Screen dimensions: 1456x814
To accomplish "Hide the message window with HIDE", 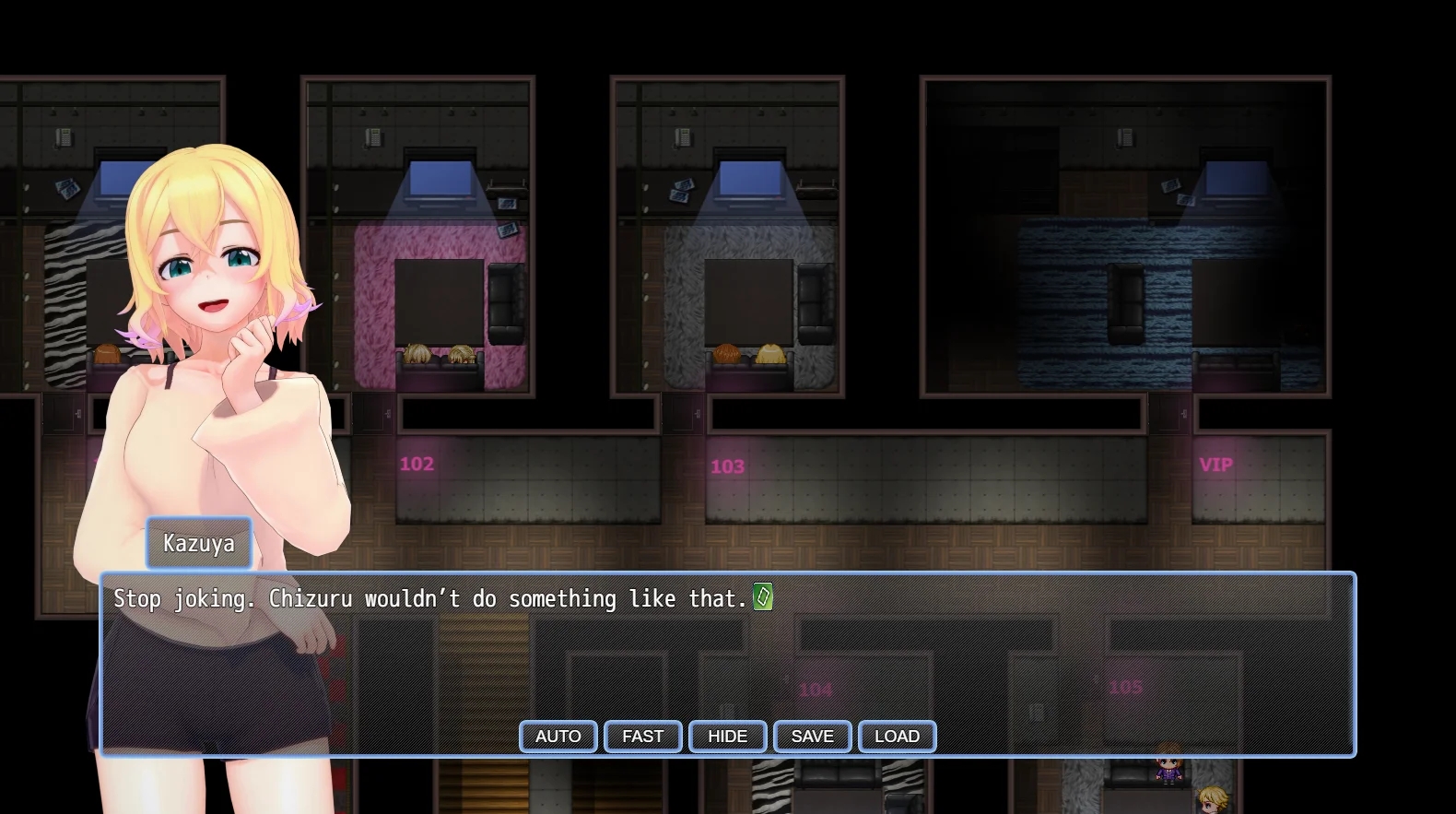I will pos(727,737).
